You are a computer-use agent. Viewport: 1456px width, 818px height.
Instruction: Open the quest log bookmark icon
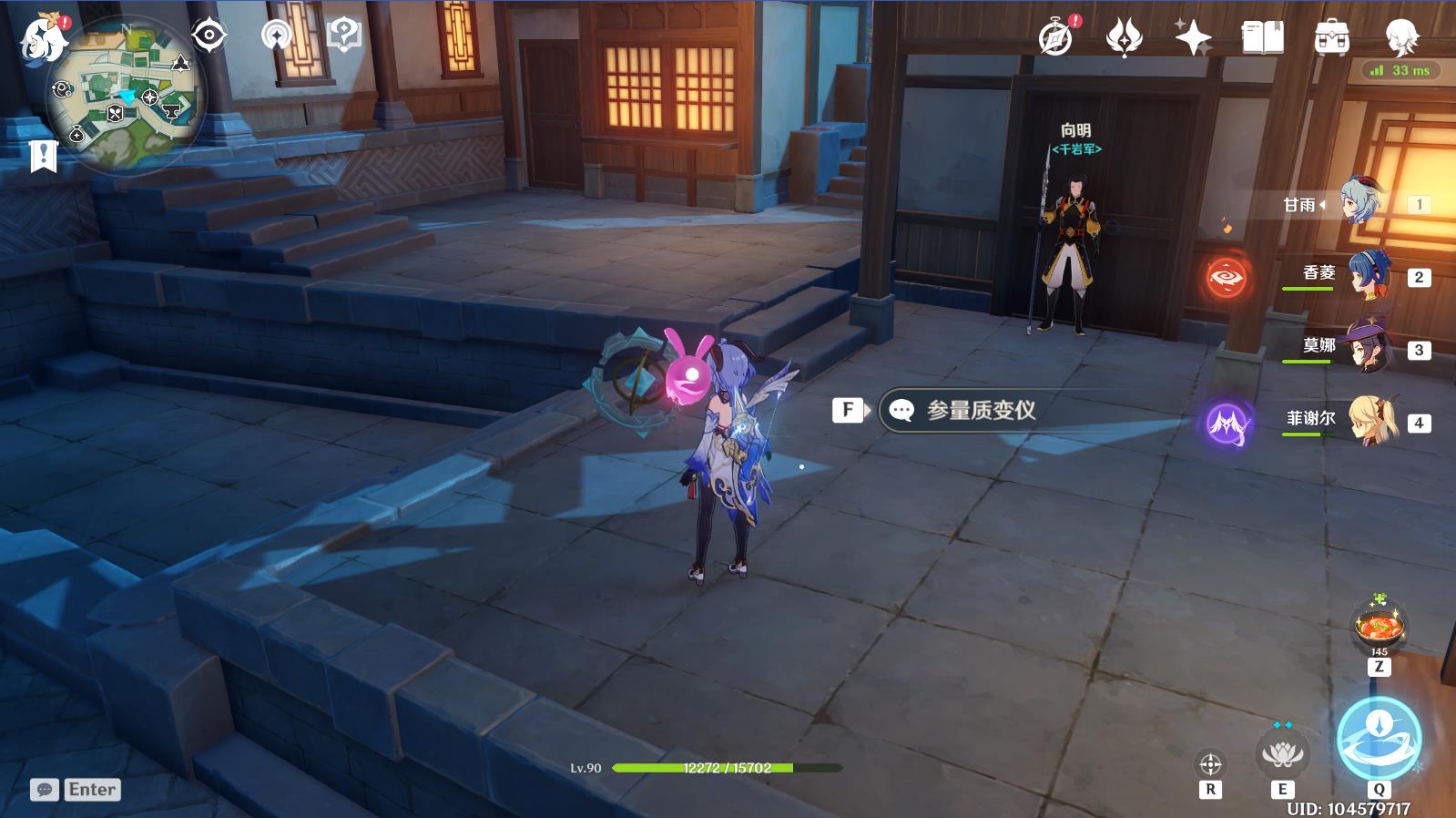click(x=43, y=157)
